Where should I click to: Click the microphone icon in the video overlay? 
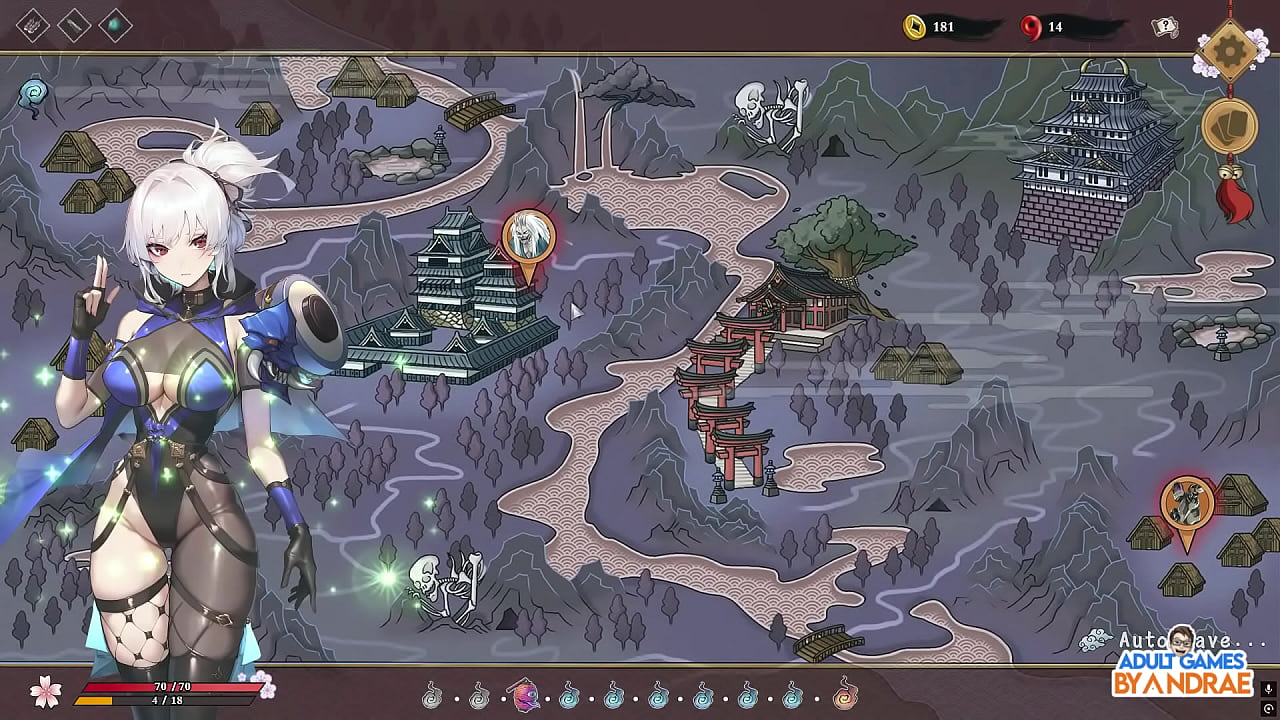click(x=1268, y=688)
